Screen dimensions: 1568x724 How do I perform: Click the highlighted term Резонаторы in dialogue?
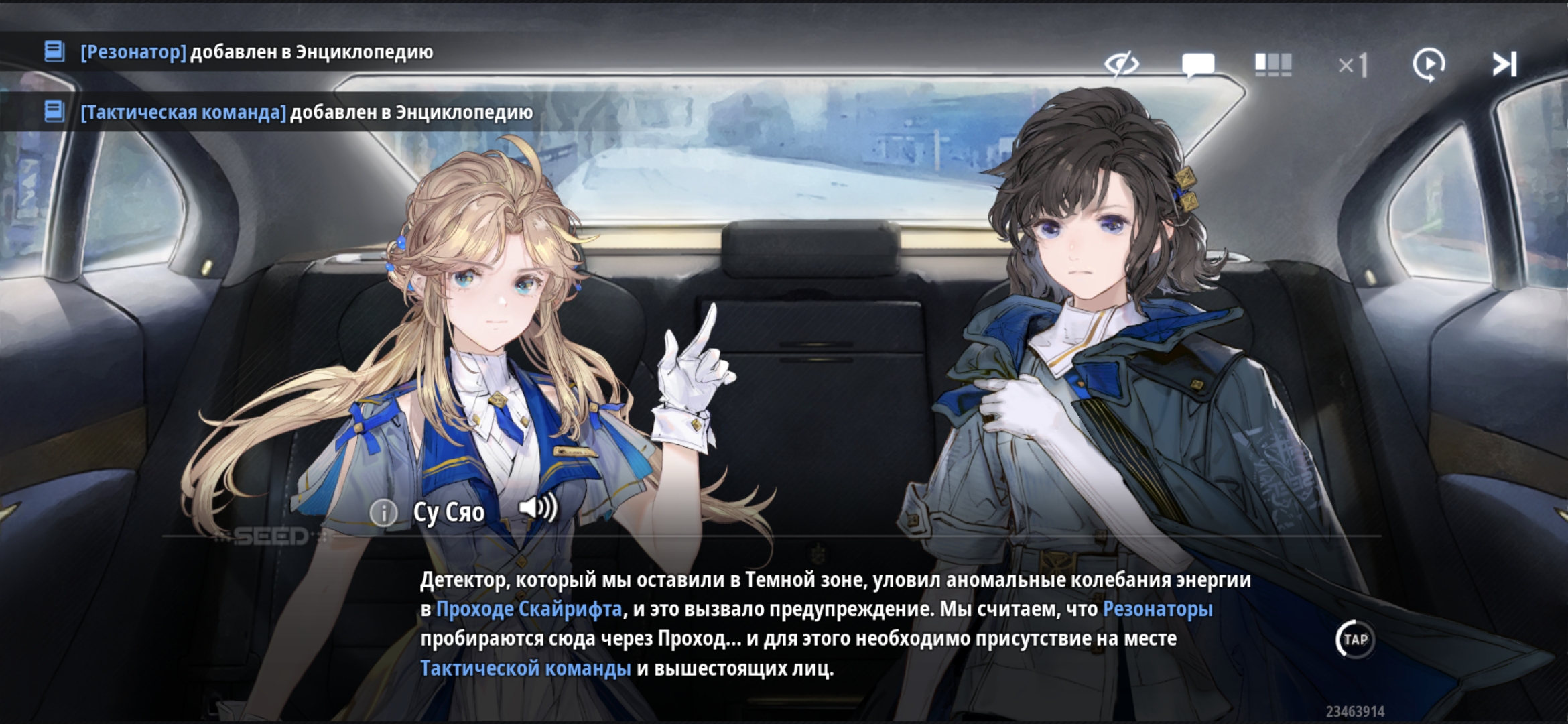point(1157,609)
